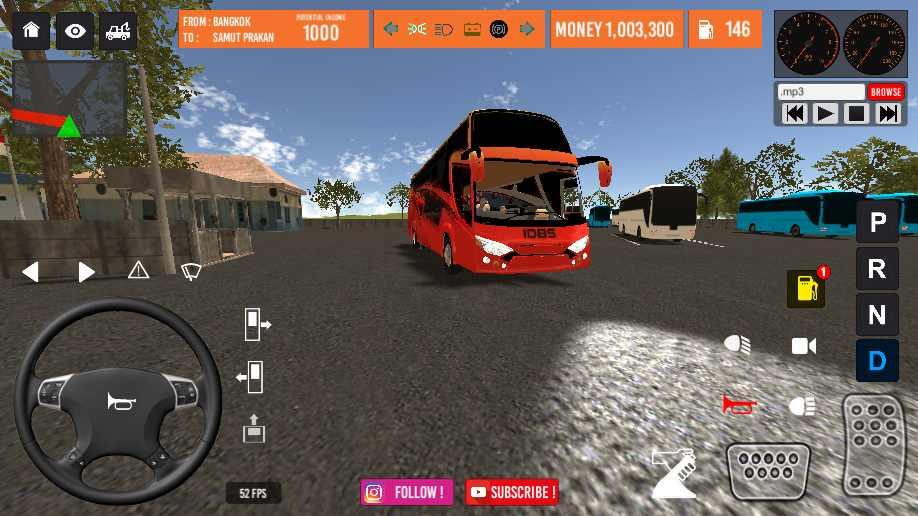Sound the red trumpet horn

click(739, 405)
